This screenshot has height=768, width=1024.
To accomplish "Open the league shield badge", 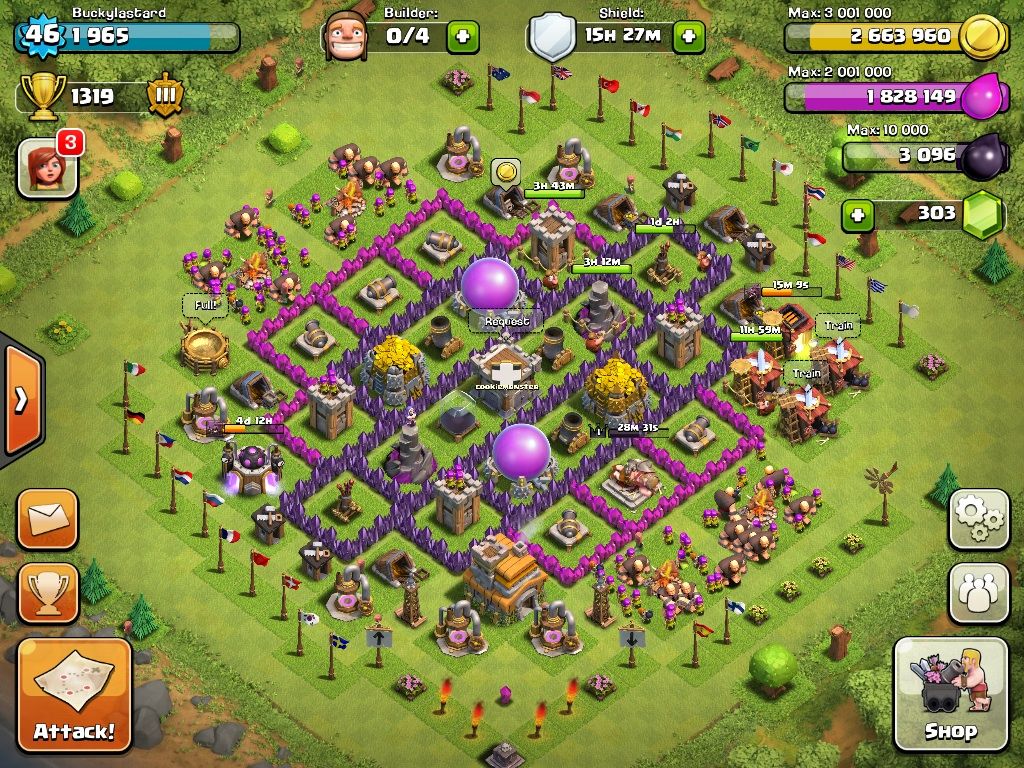I will (165, 96).
